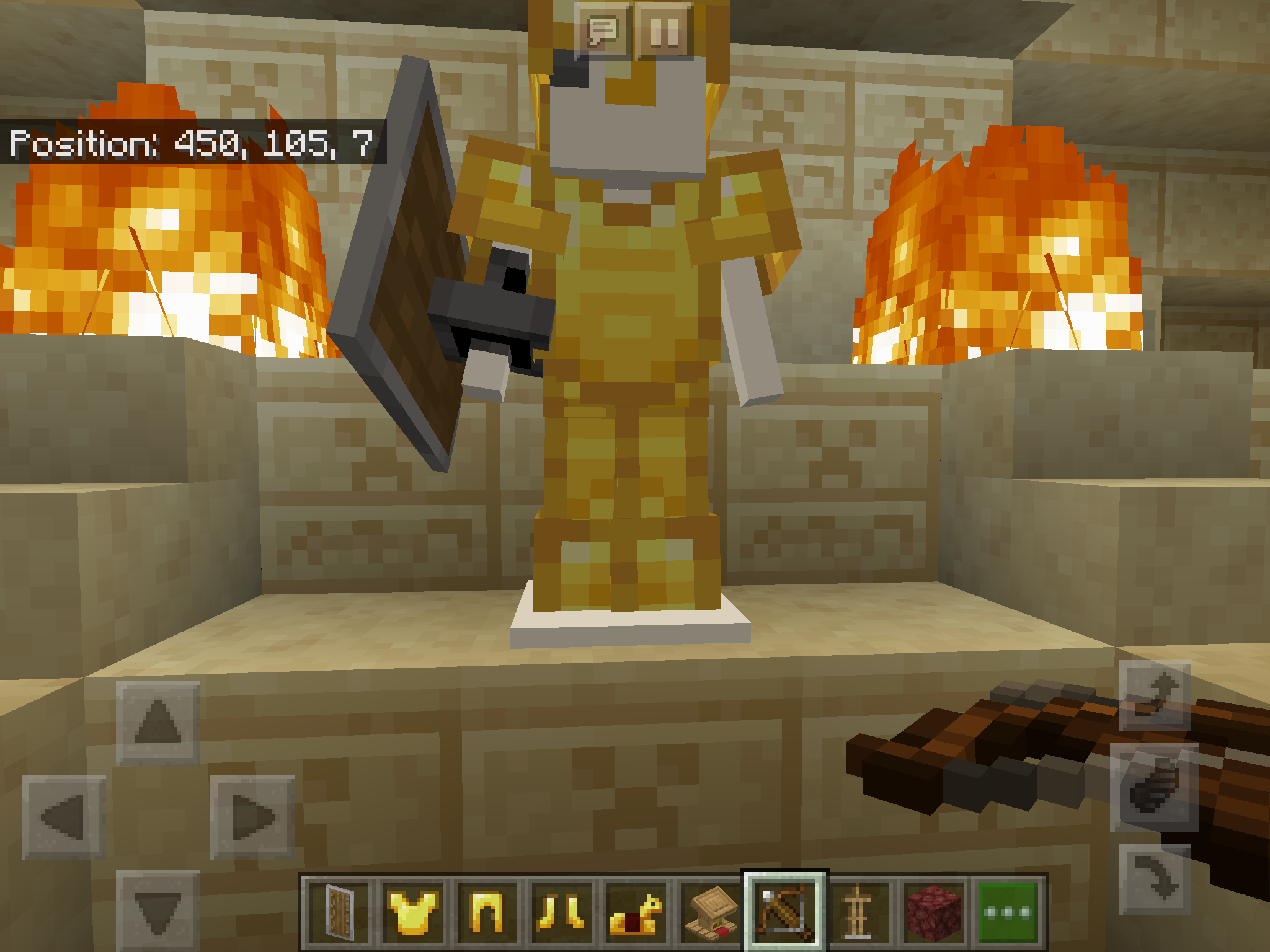Select the dark red block hotbar slot
The height and width of the screenshot is (952, 1270).
pyautogui.click(x=933, y=911)
